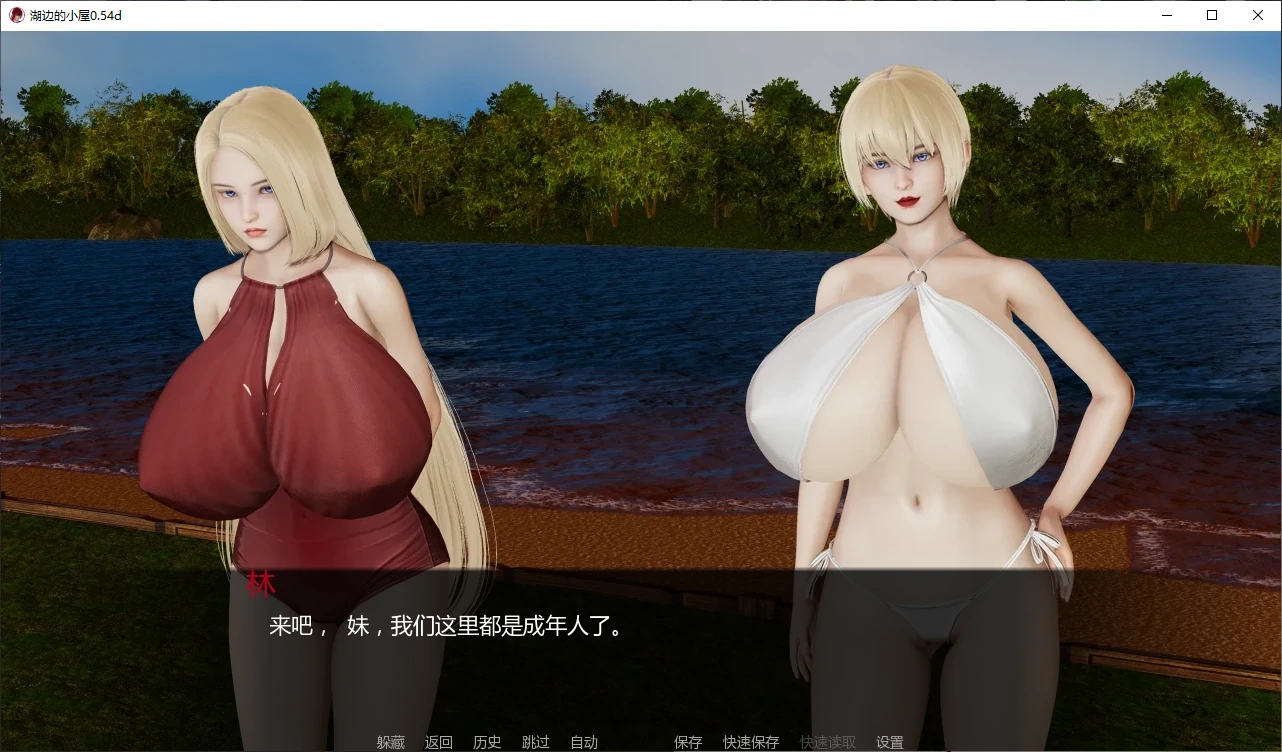Open the dialogue history with 历史

tap(487, 742)
